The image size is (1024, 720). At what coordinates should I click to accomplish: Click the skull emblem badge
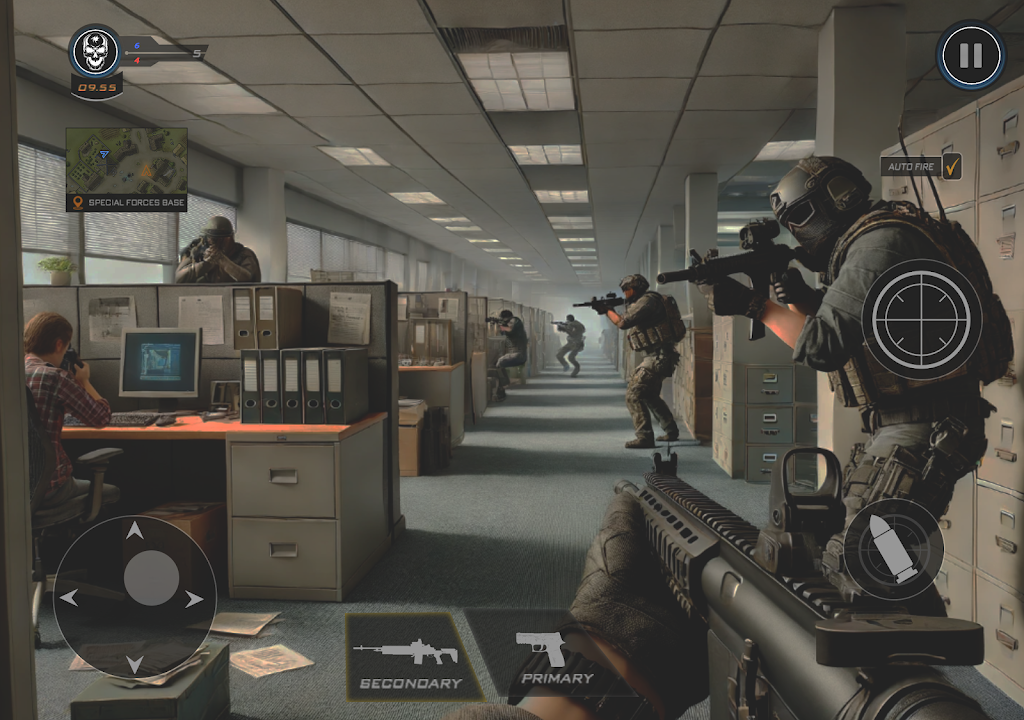click(96, 52)
